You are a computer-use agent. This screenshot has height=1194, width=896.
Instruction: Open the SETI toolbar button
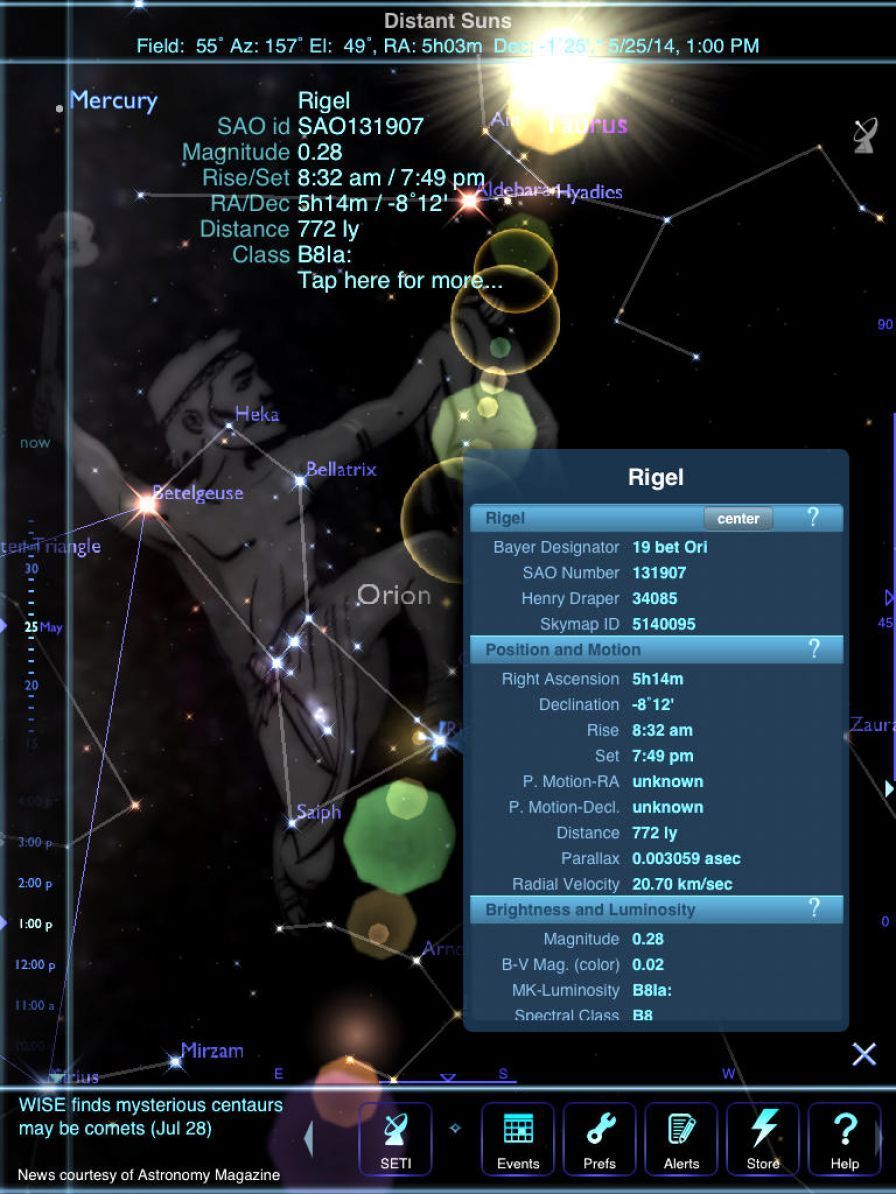pyautogui.click(x=395, y=1138)
